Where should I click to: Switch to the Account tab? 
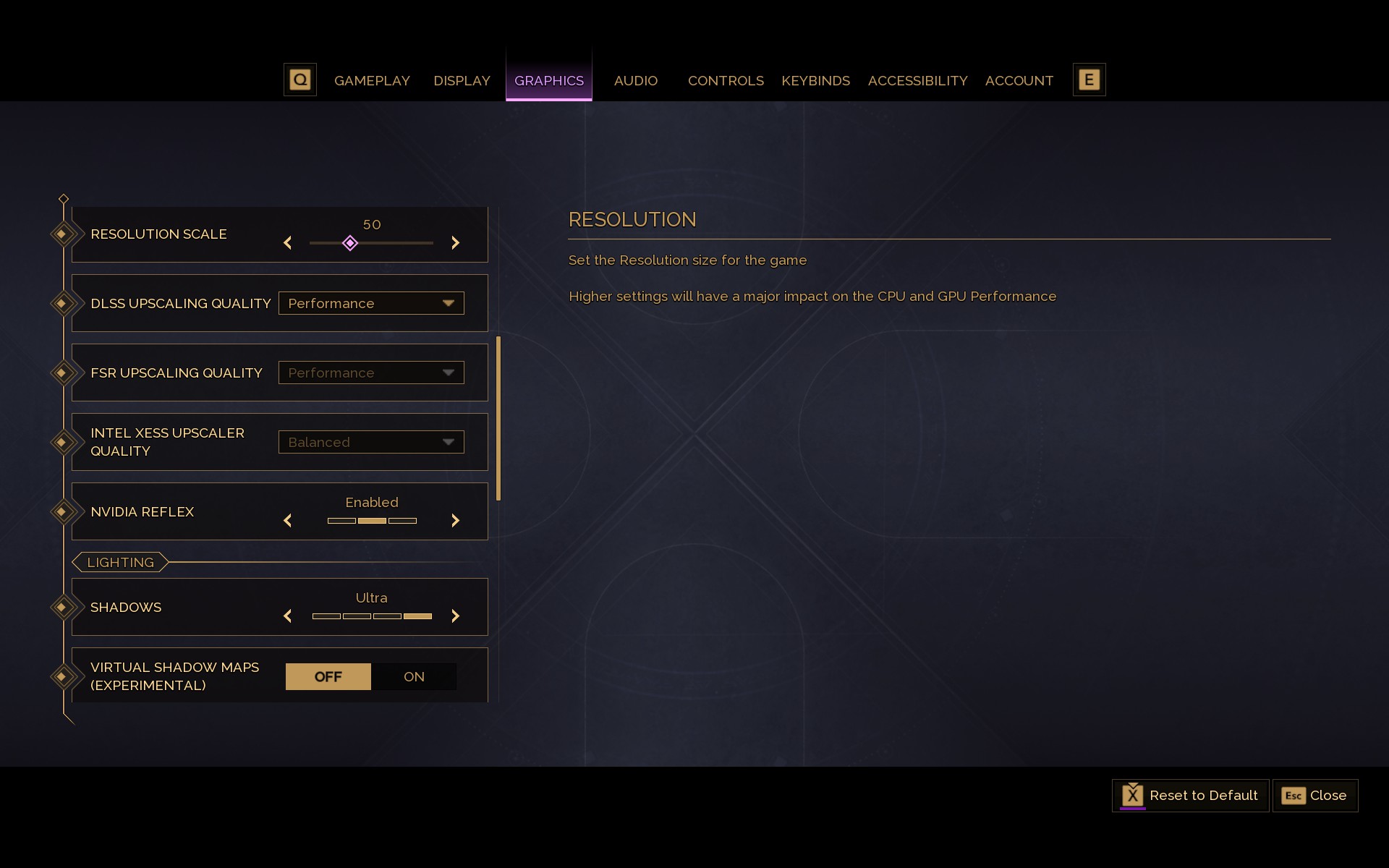1019,80
